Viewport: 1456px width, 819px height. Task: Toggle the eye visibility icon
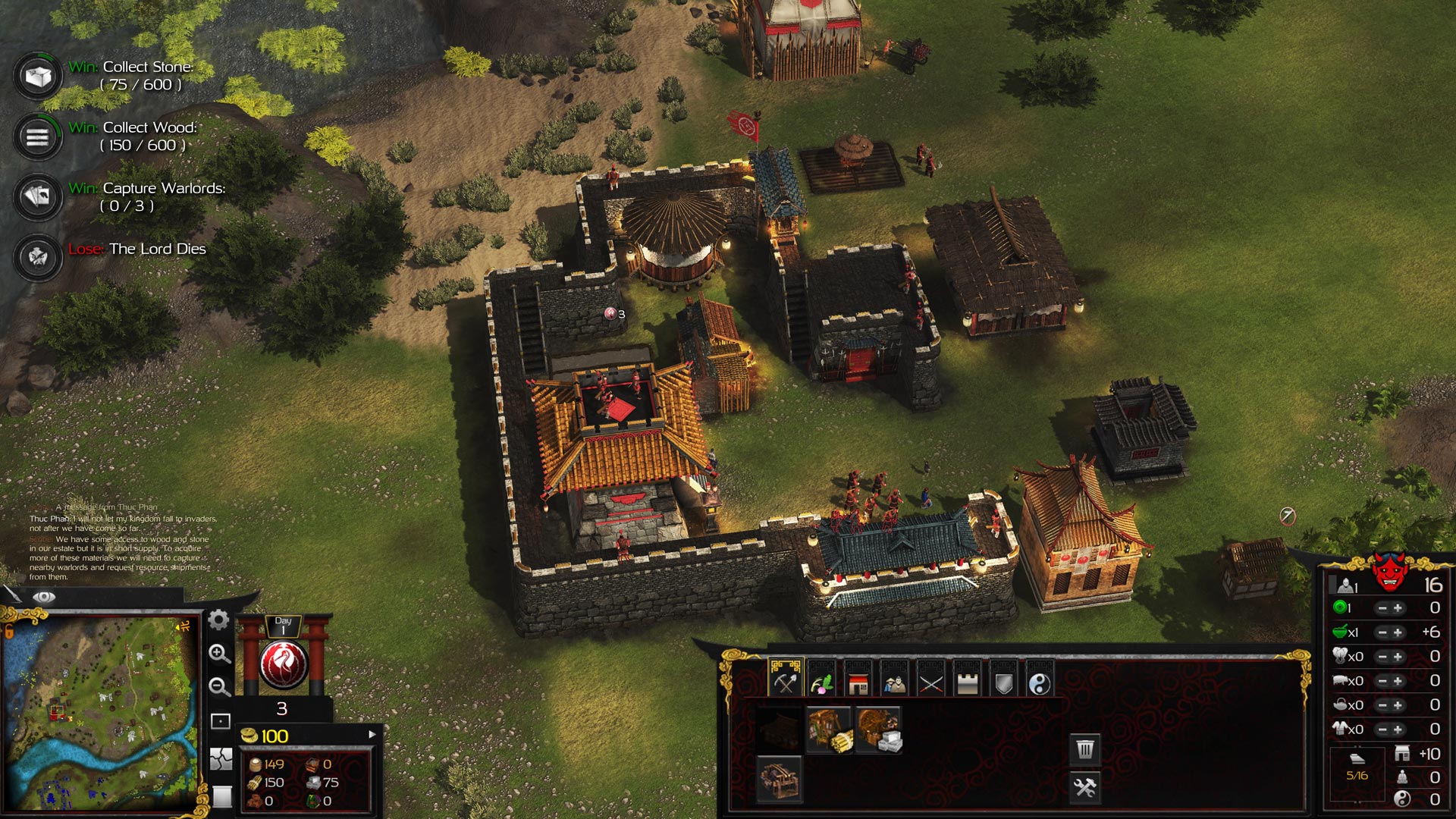click(44, 597)
